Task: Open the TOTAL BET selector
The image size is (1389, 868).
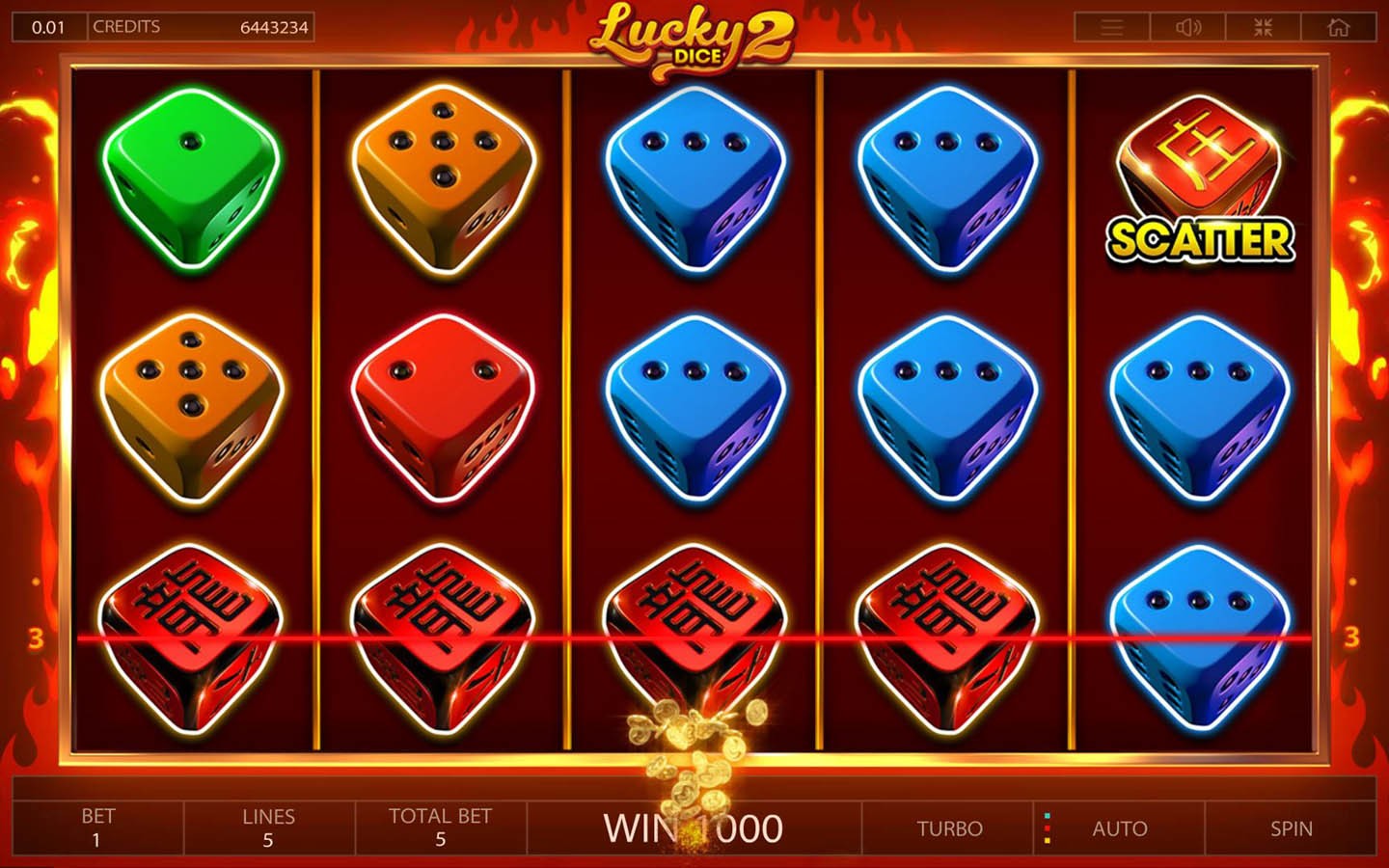Action: (441, 827)
